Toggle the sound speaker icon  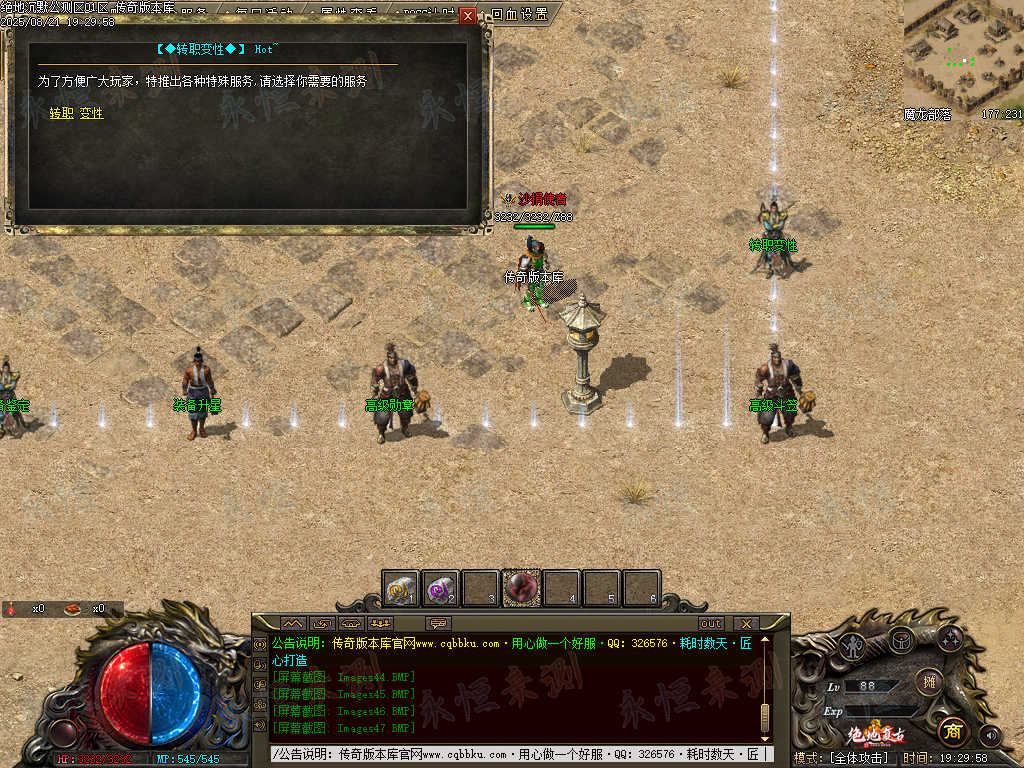(x=990, y=736)
